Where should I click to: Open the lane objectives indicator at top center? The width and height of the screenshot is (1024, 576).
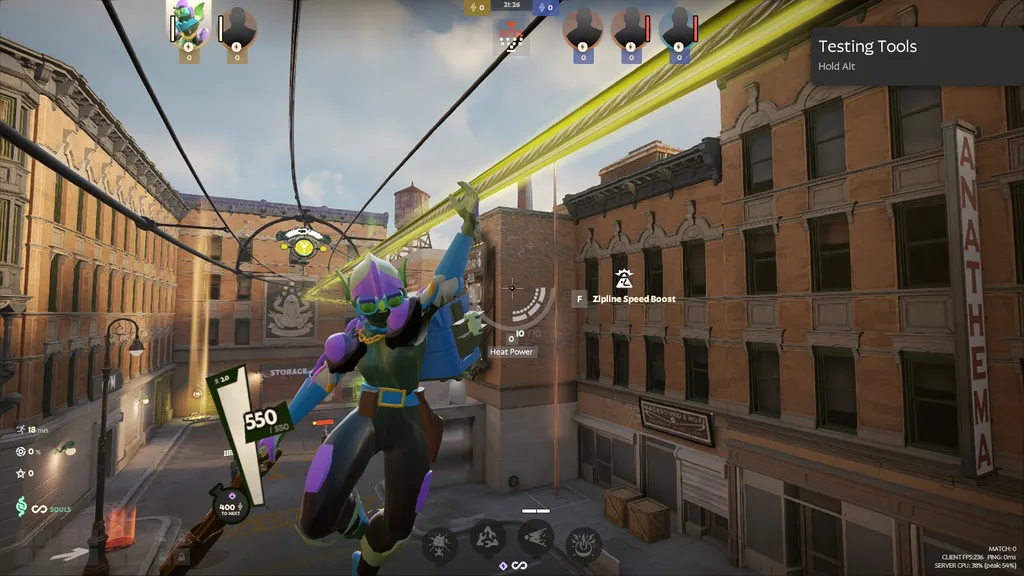tap(511, 38)
